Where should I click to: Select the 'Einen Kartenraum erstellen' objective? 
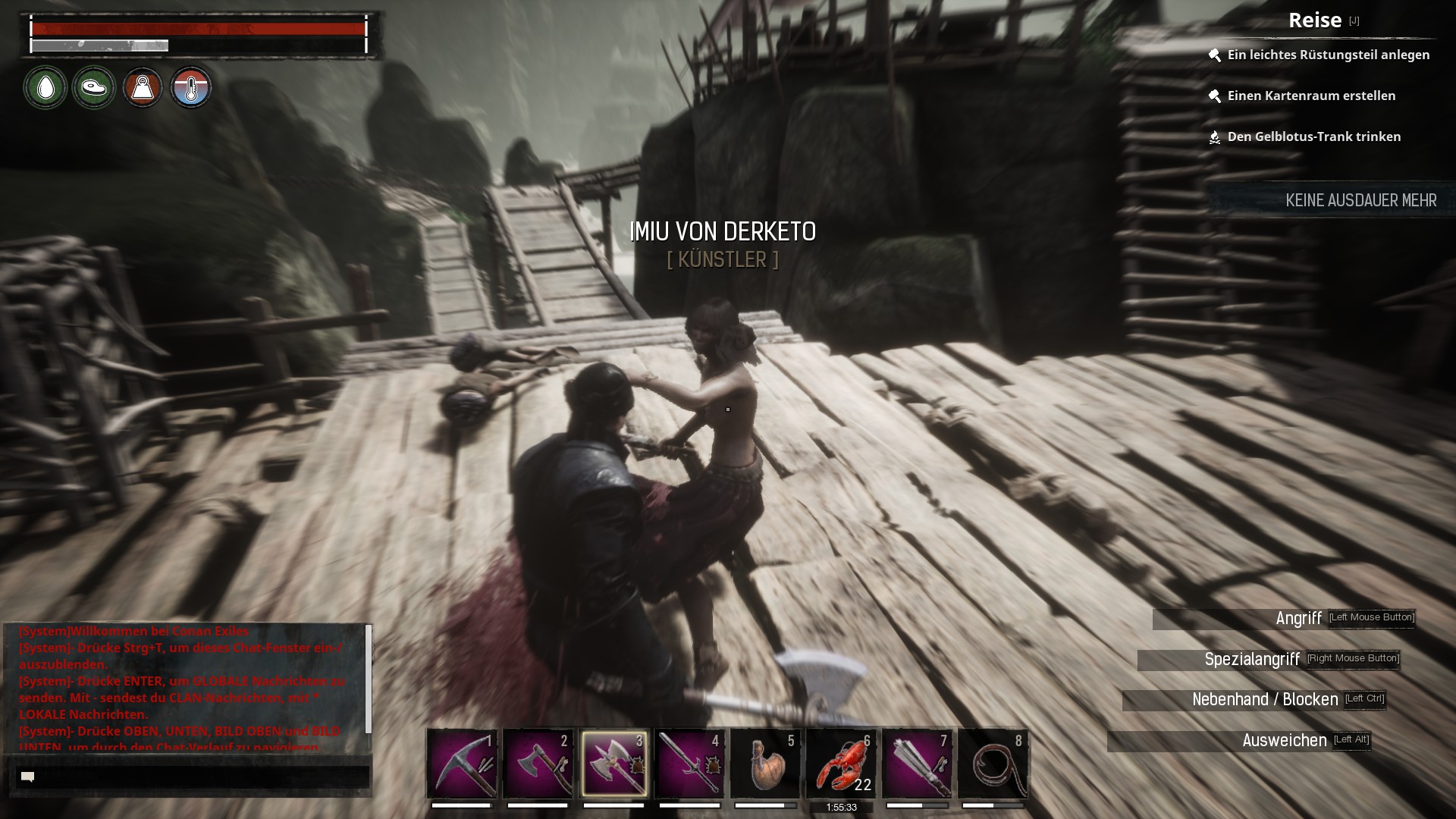coord(1311,96)
